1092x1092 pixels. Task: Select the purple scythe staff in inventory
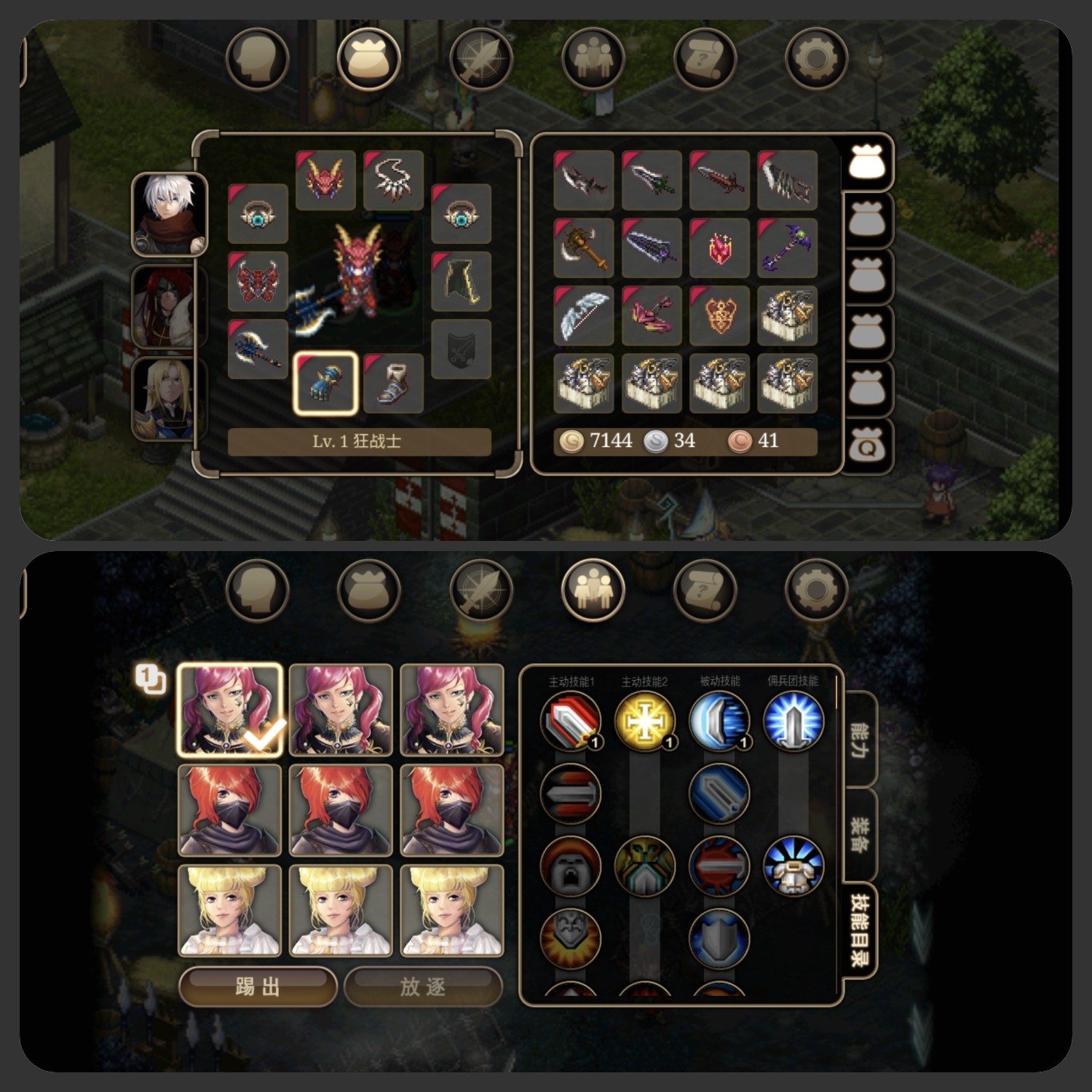[x=787, y=248]
